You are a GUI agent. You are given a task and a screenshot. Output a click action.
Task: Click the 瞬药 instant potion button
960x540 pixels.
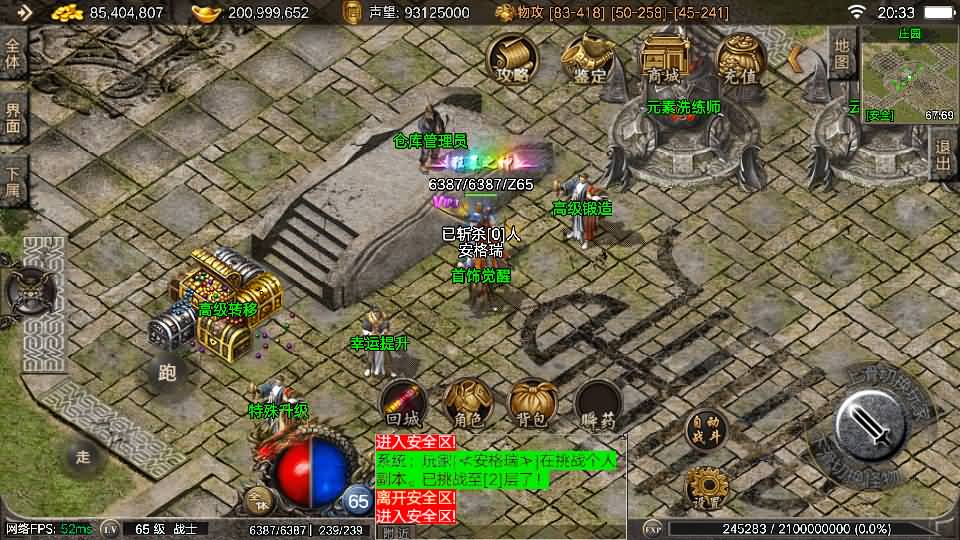click(598, 403)
